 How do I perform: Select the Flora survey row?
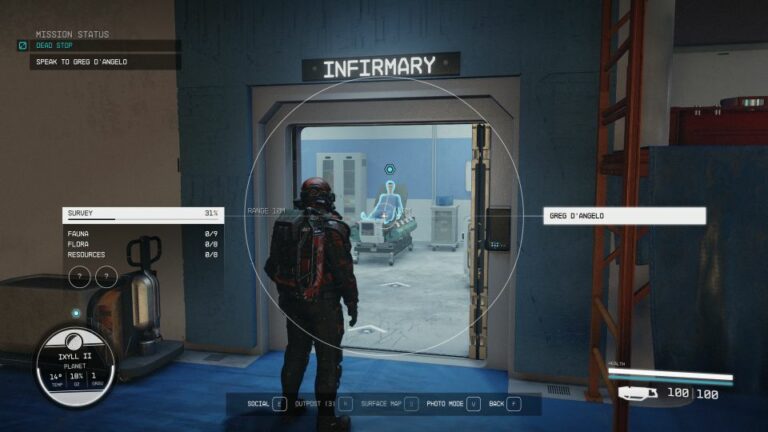coord(142,244)
